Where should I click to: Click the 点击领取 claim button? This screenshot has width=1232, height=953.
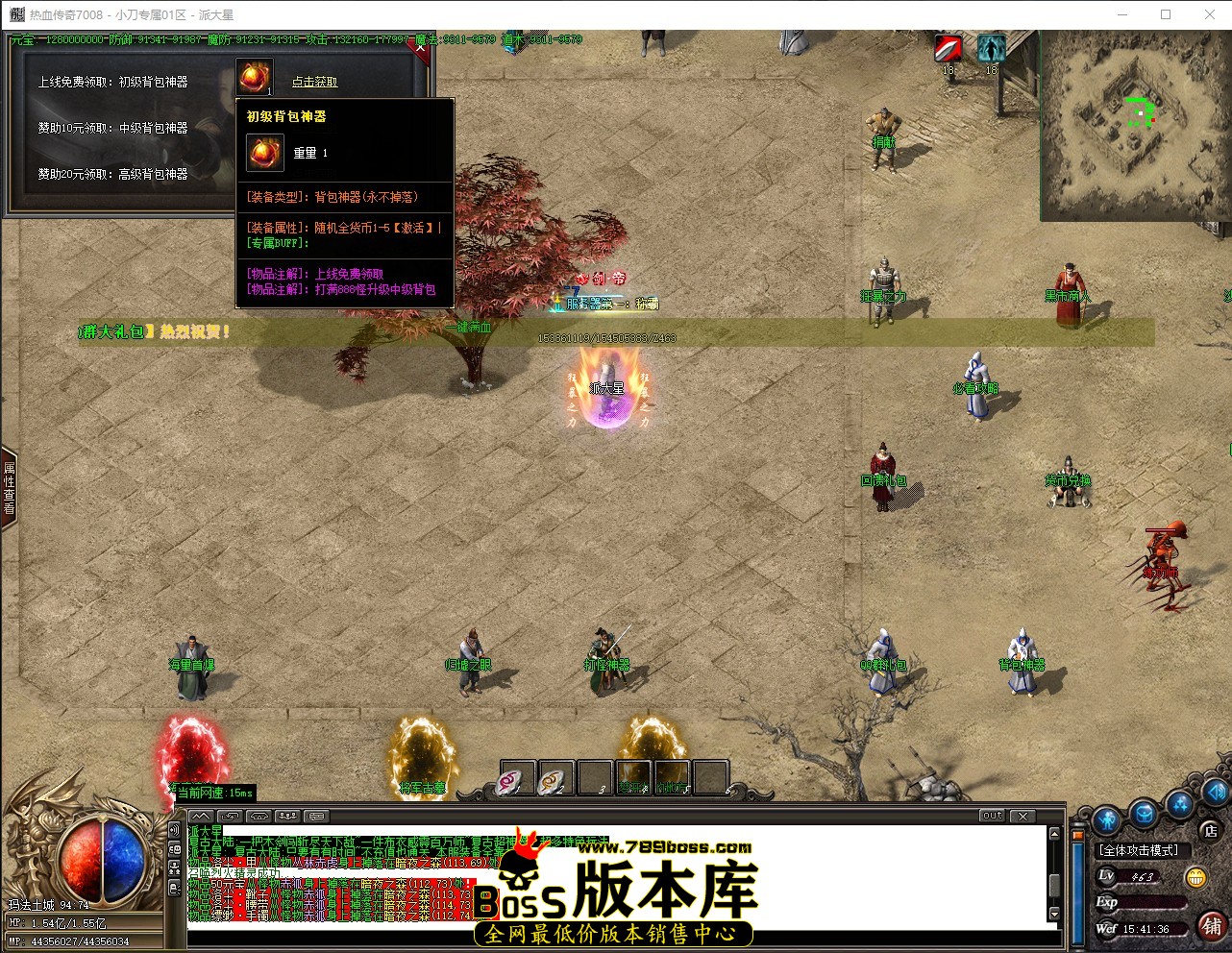[x=314, y=82]
